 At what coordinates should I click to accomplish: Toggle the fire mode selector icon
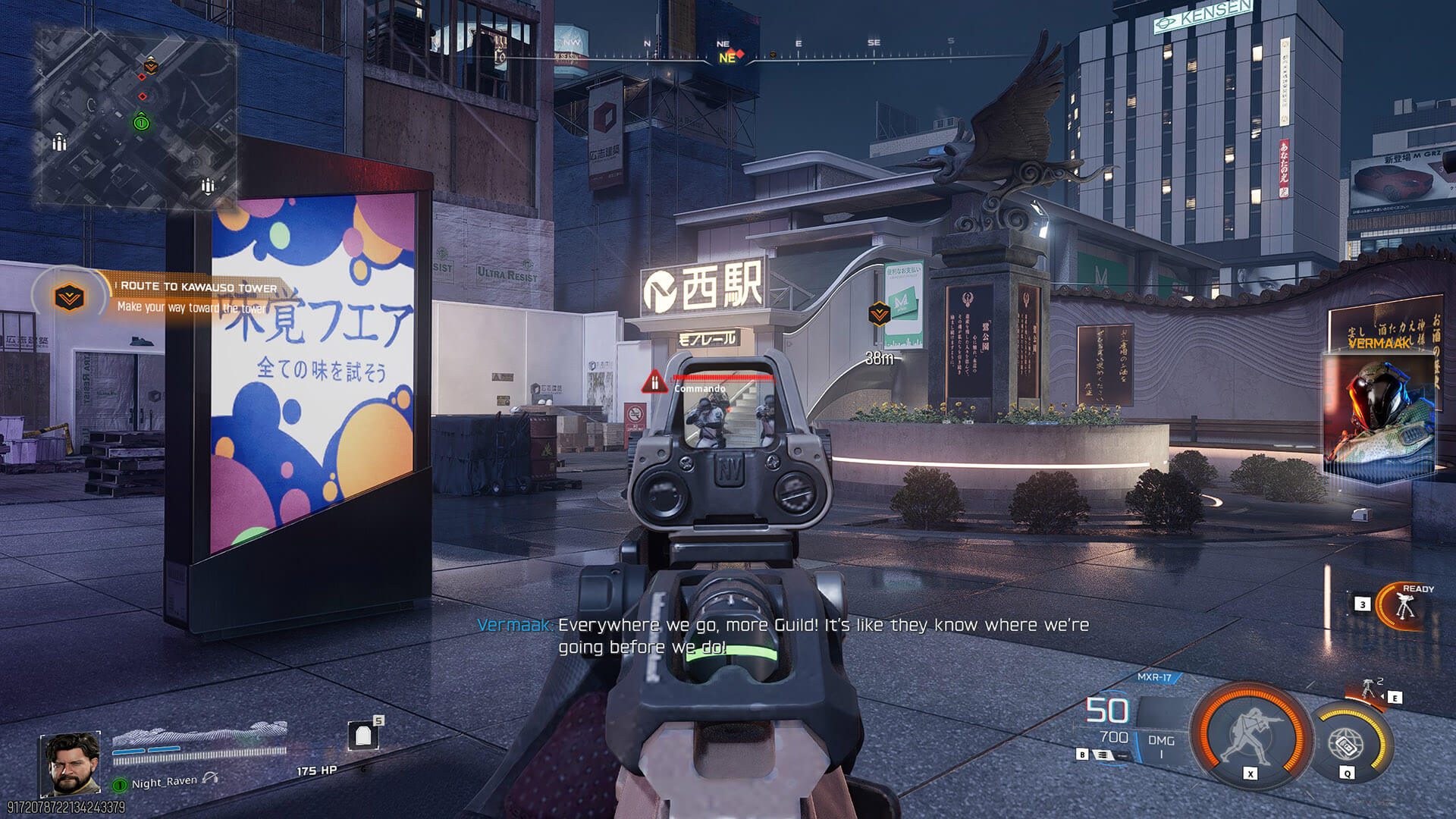point(1102,755)
